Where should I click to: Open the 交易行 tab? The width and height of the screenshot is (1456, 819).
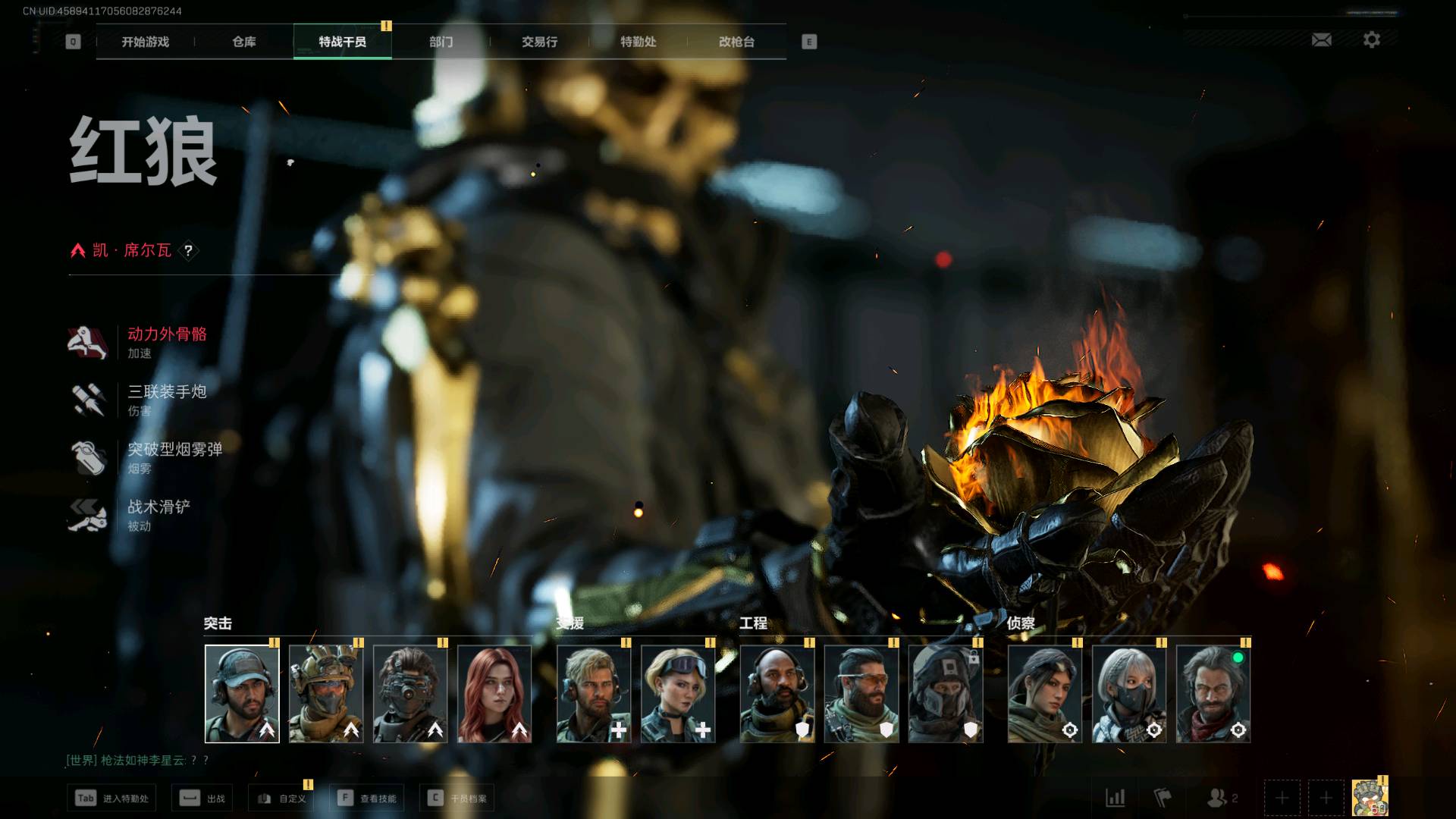[x=539, y=42]
